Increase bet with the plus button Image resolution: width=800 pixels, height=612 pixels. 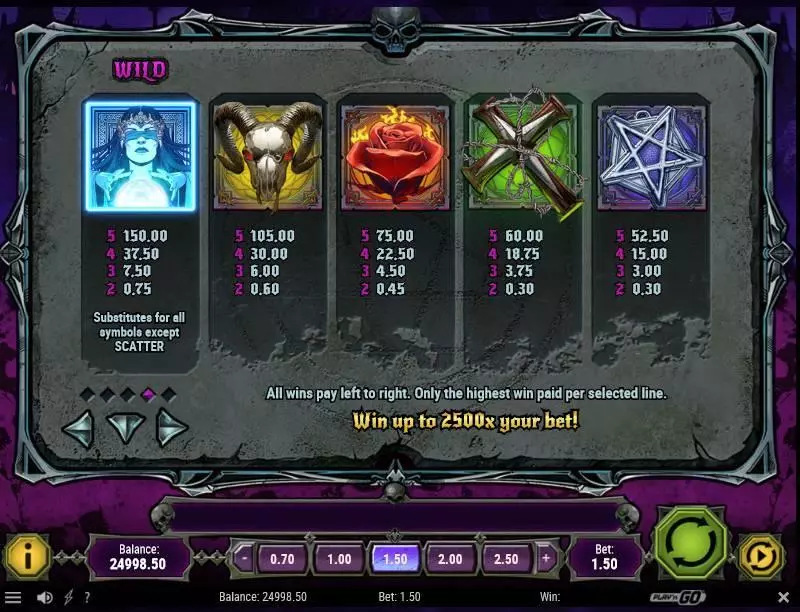click(546, 559)
